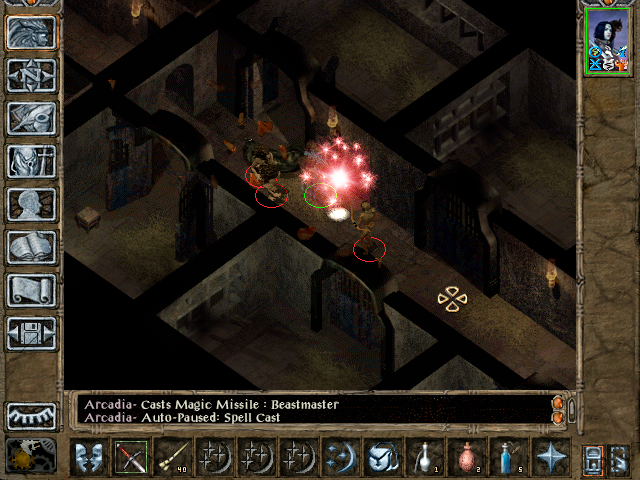
Task: Use the blue potion quick item
Action: point(508,457)
